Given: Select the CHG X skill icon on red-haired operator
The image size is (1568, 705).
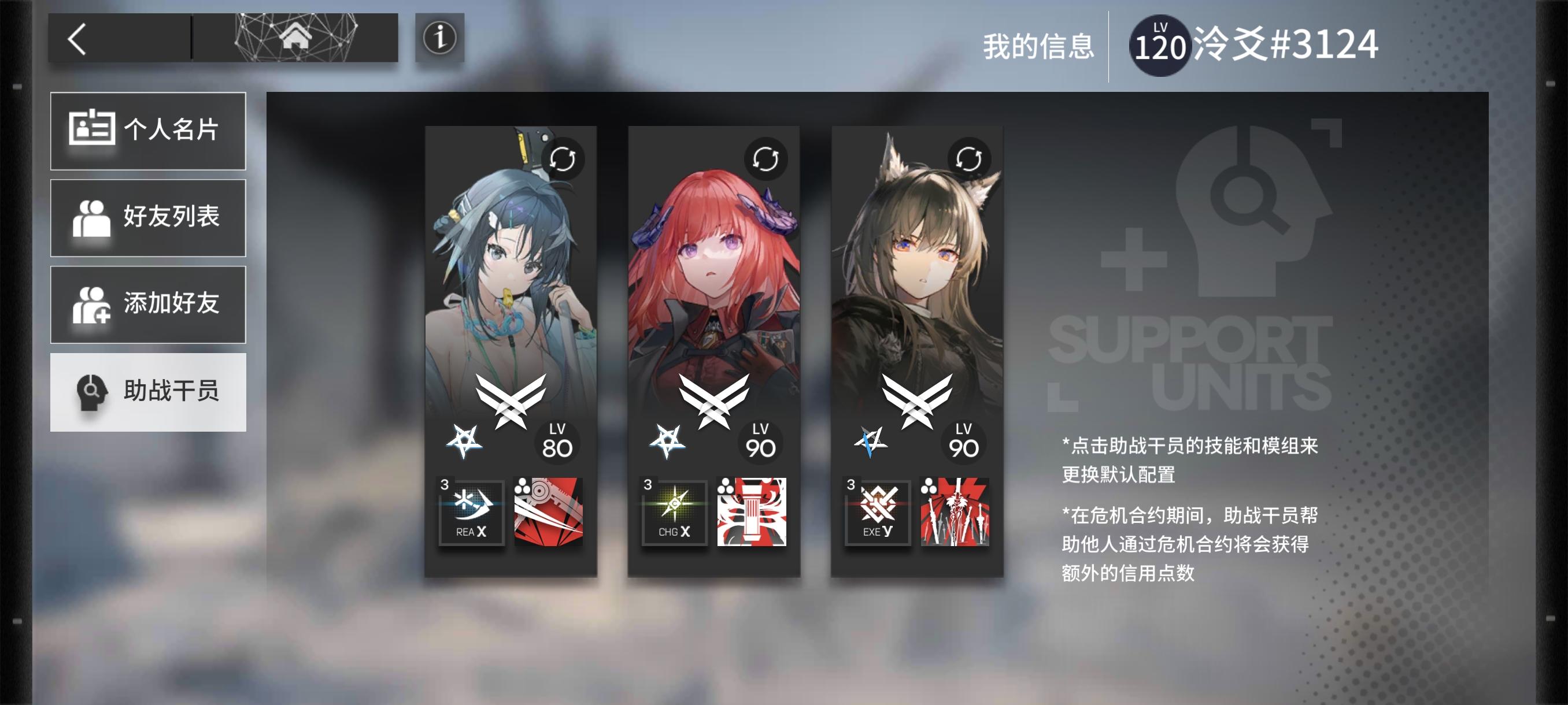Looking at the screenshot, I should click(673, 513).
